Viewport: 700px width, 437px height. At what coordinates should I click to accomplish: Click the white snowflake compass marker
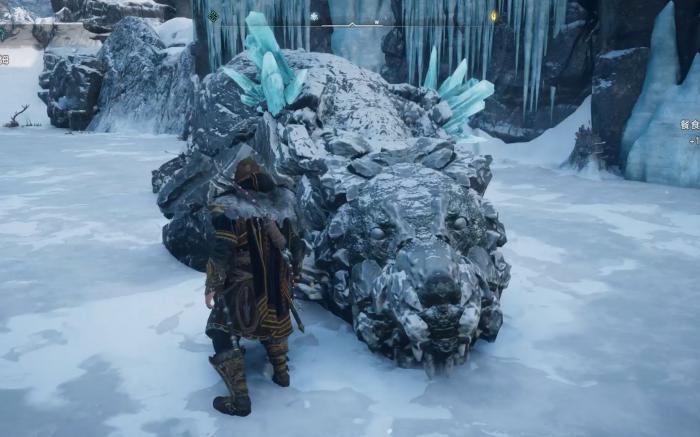point(313,16)
